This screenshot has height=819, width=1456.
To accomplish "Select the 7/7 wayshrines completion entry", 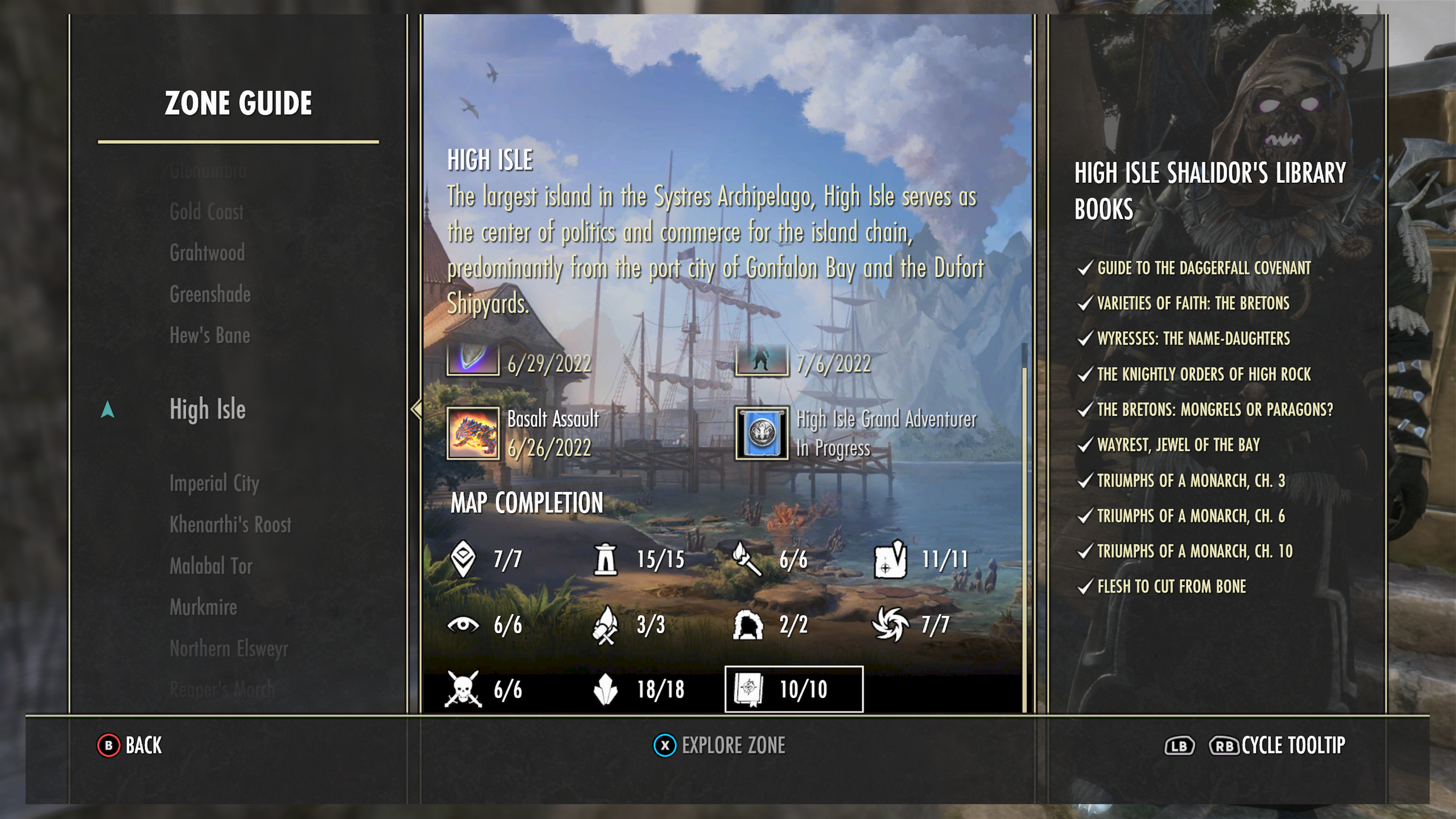I will pos(486,559).
